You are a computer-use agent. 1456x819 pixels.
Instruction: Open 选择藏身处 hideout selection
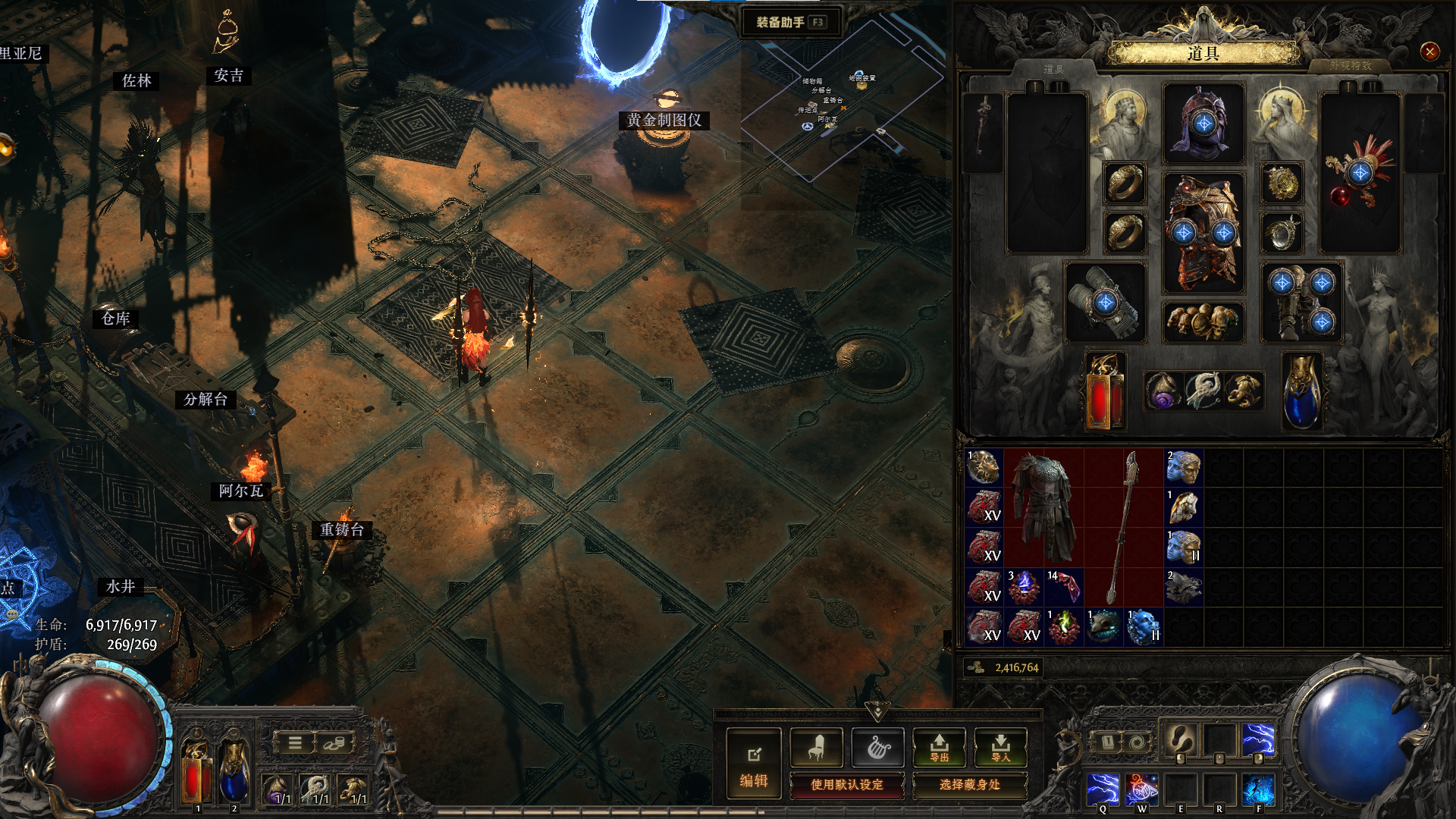tap(969, 785)
